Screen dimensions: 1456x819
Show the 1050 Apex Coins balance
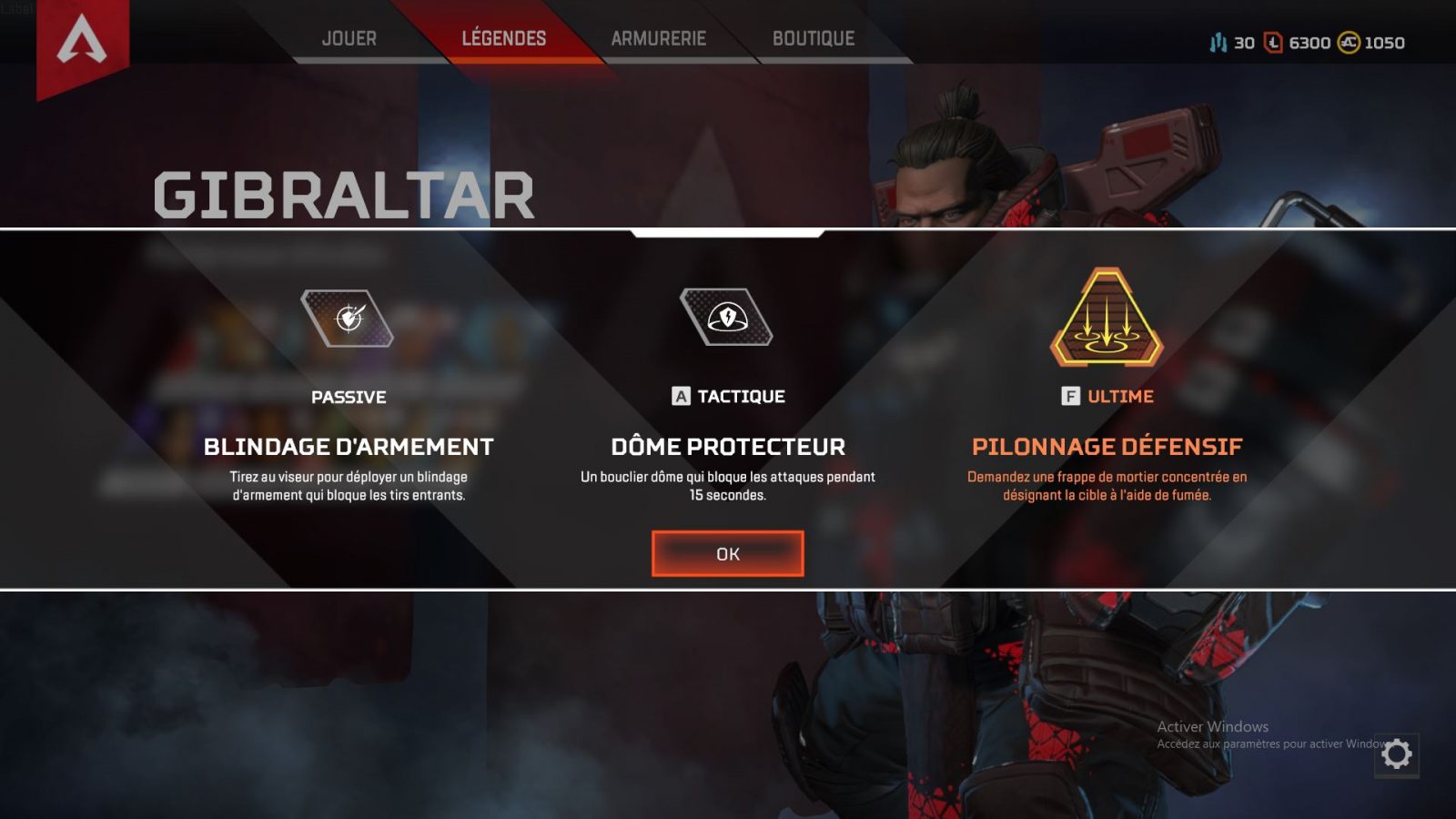(1371, 43)
